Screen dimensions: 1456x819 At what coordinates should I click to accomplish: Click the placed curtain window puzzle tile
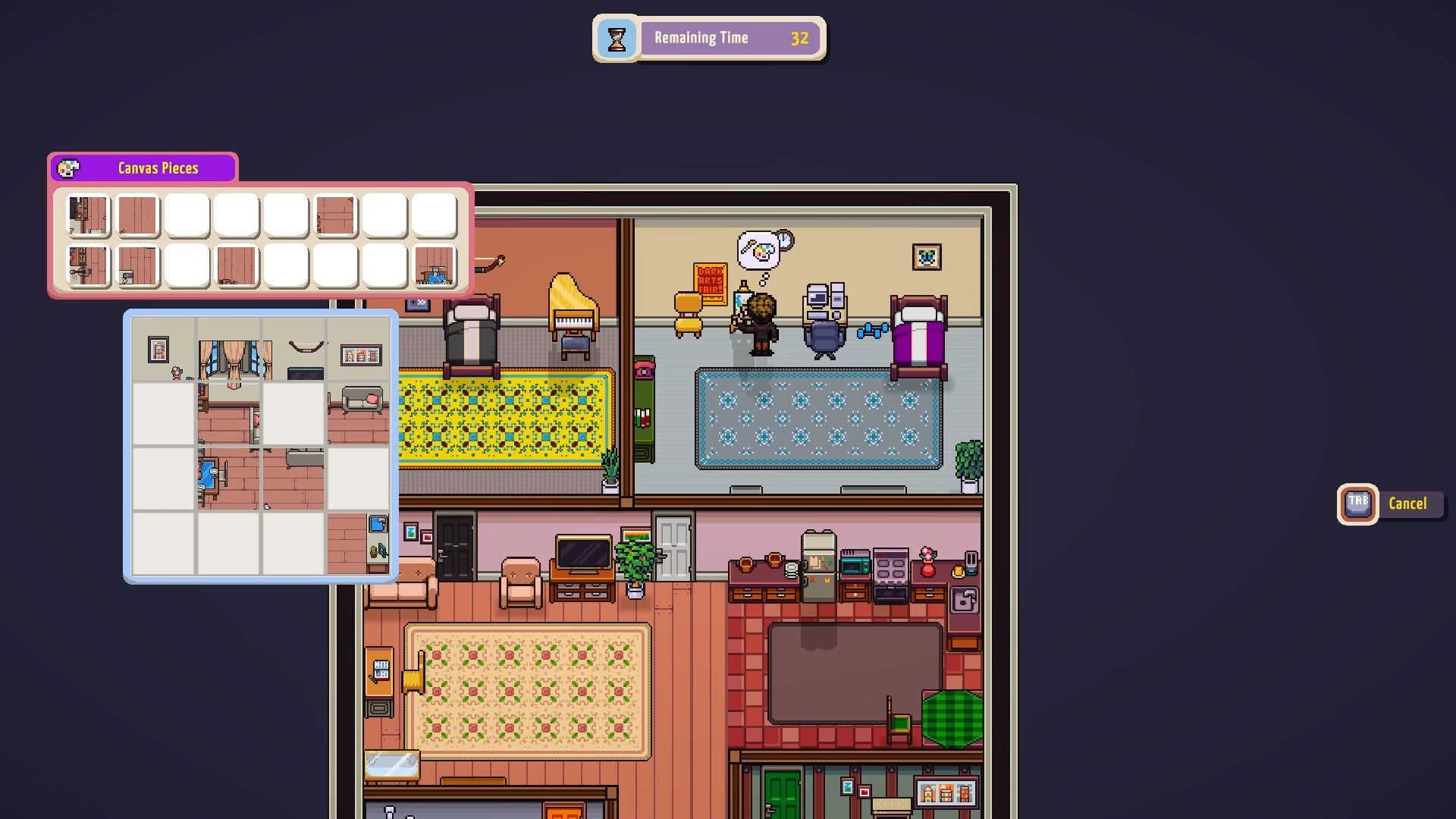coord(228,350)
